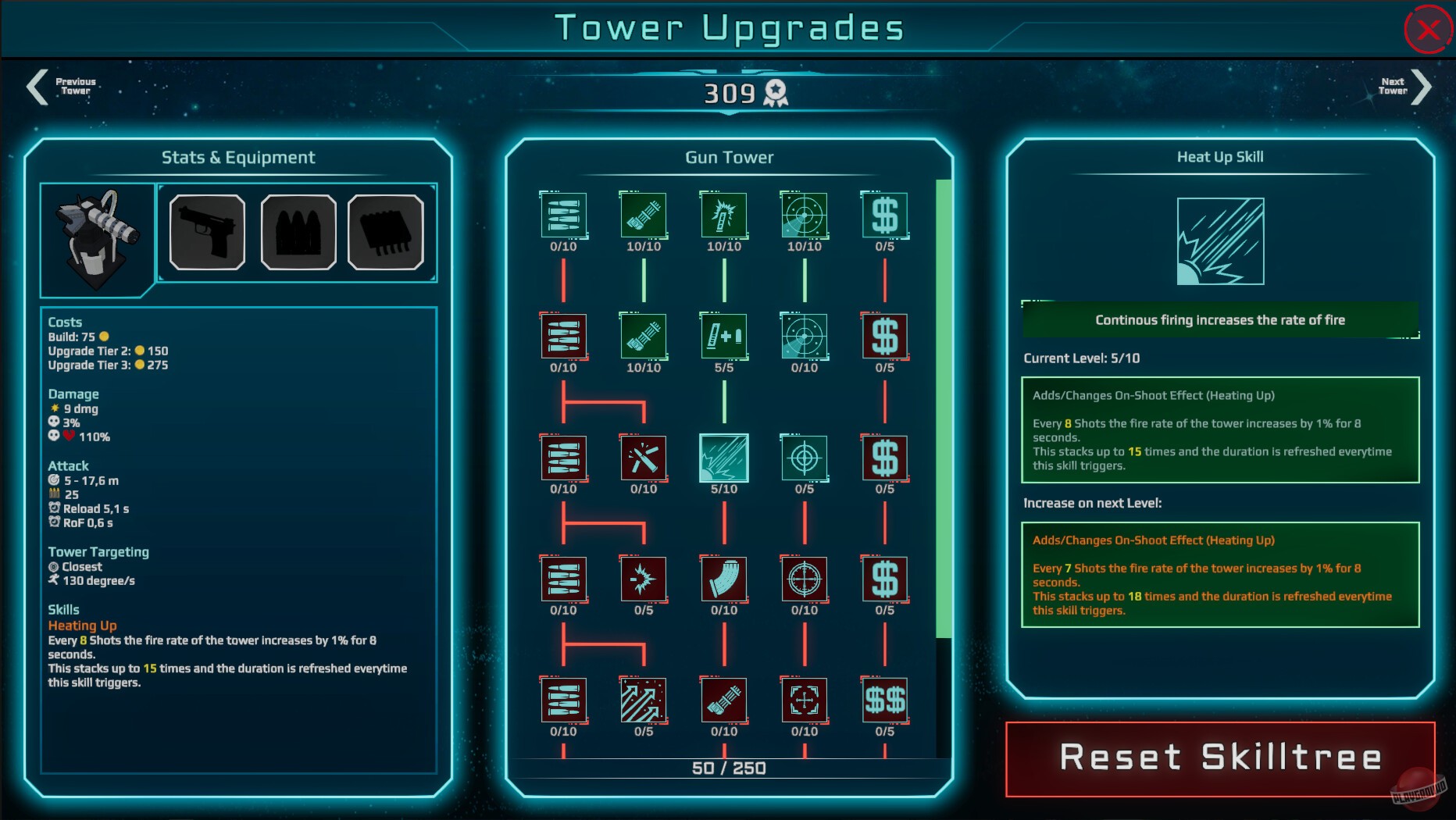Select the Heat Up Skill icon in right panel

tap(1220, 242)
